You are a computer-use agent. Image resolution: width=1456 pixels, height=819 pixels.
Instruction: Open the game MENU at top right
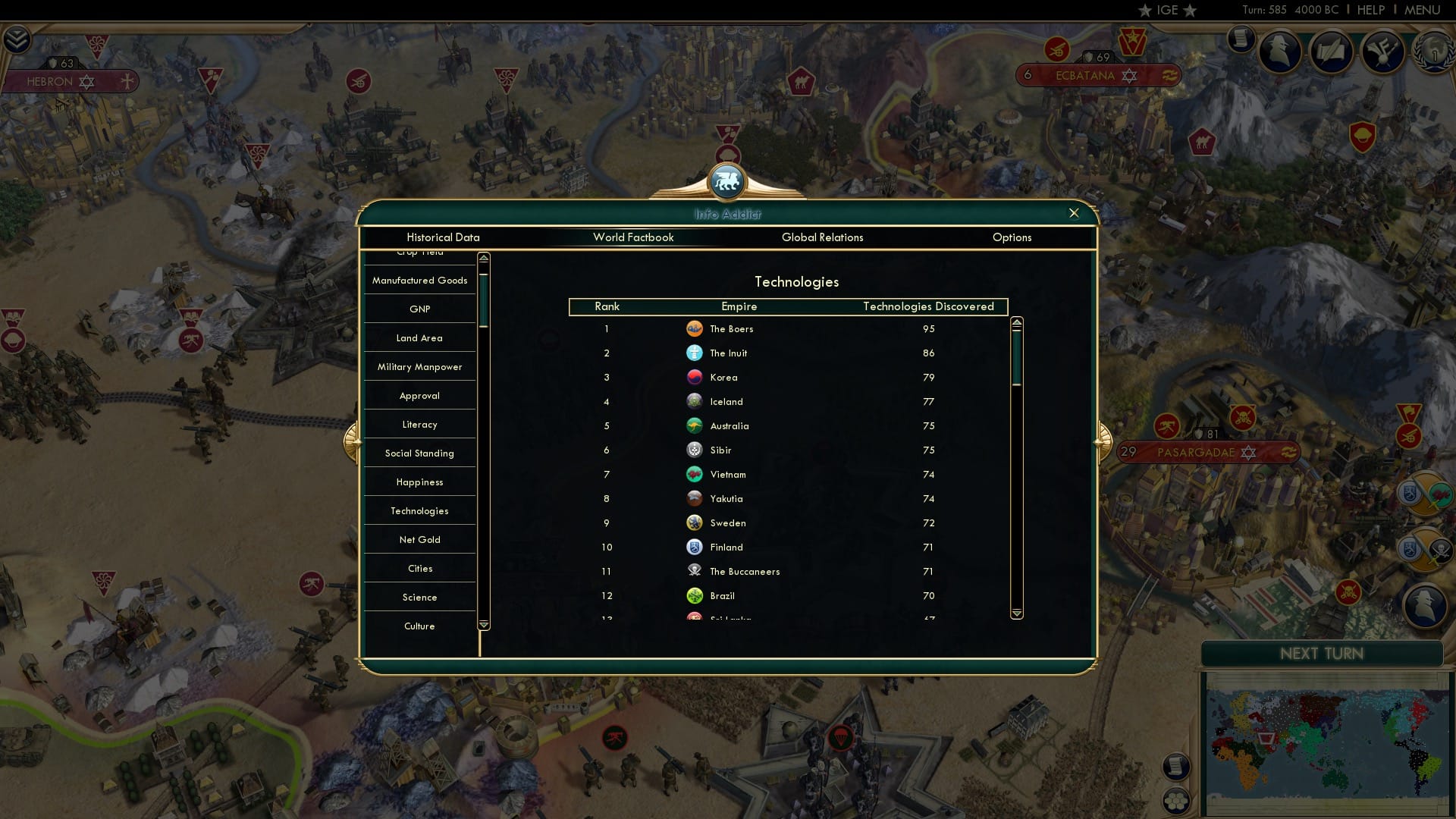pyautogui.click(x=1423, y=10)
